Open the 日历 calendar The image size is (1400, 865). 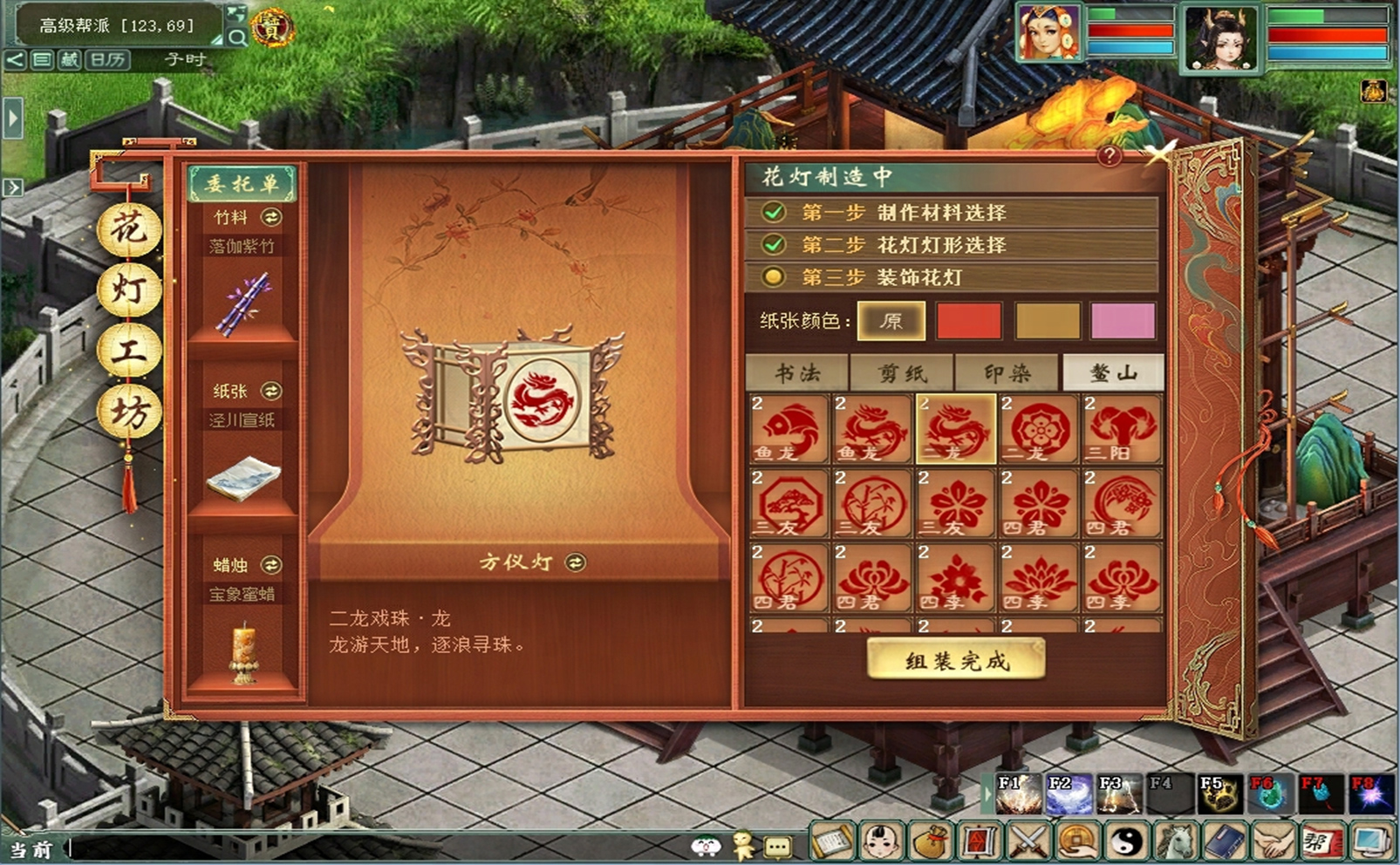coord(108,59)
